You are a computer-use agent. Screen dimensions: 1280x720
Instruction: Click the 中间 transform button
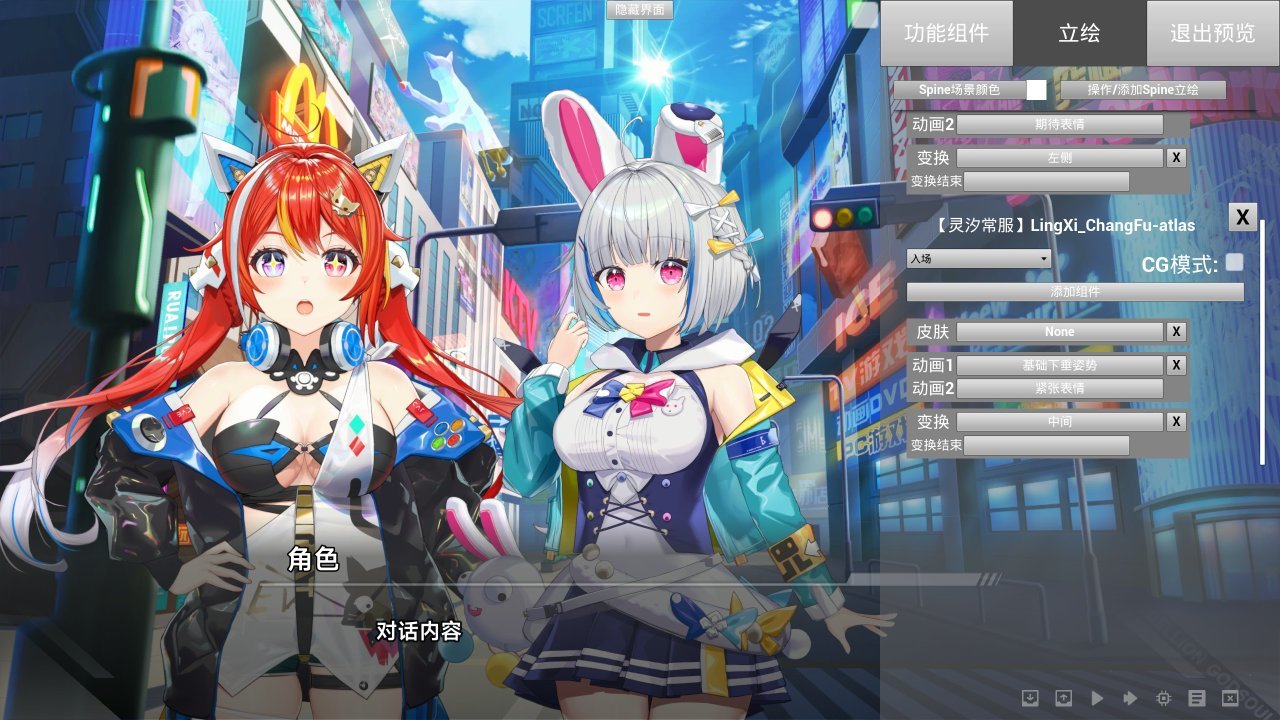1060,422
